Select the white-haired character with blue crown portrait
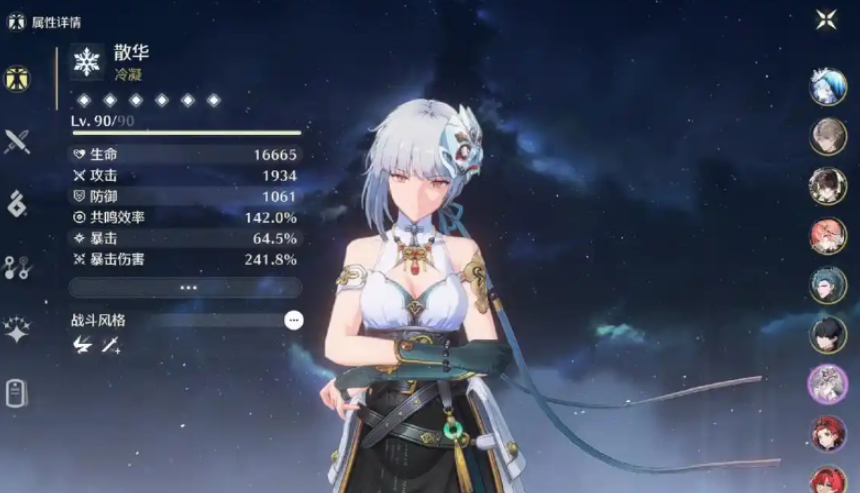The height and width of the screenshot is (493, 860). point(828,87)
